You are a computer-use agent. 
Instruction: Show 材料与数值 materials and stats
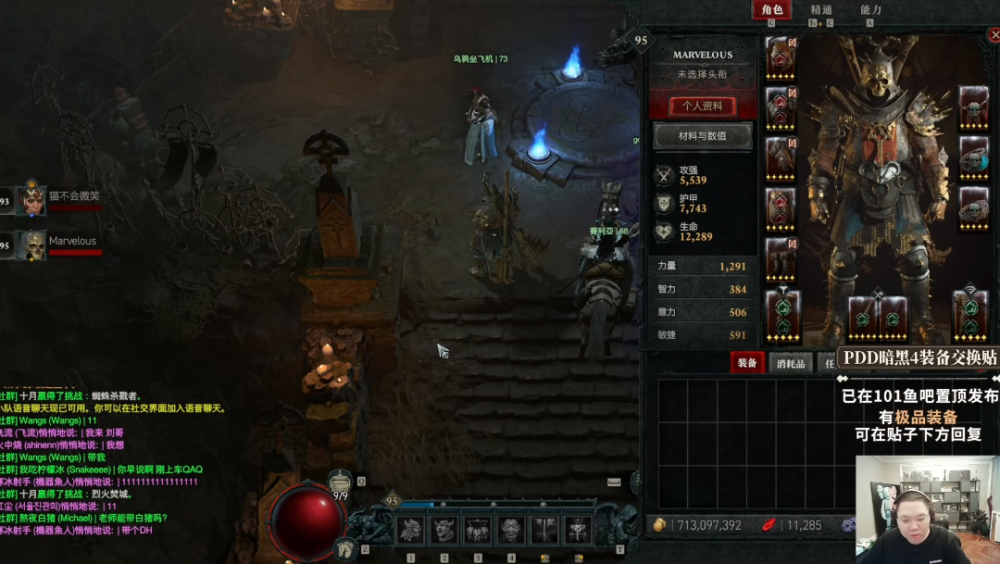coord(703,136)
